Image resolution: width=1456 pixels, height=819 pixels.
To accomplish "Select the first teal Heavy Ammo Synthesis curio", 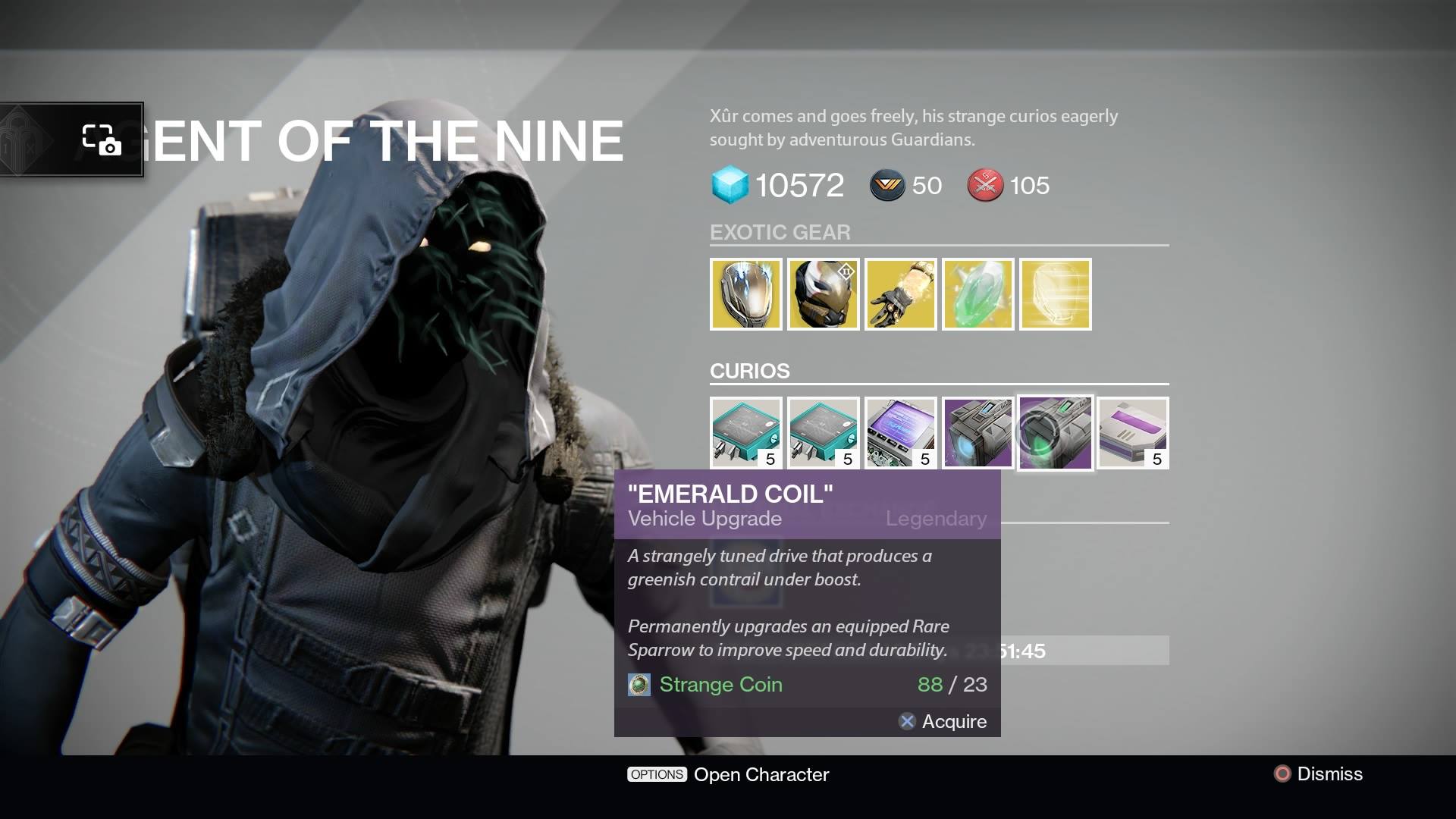I will coord(746,432).
